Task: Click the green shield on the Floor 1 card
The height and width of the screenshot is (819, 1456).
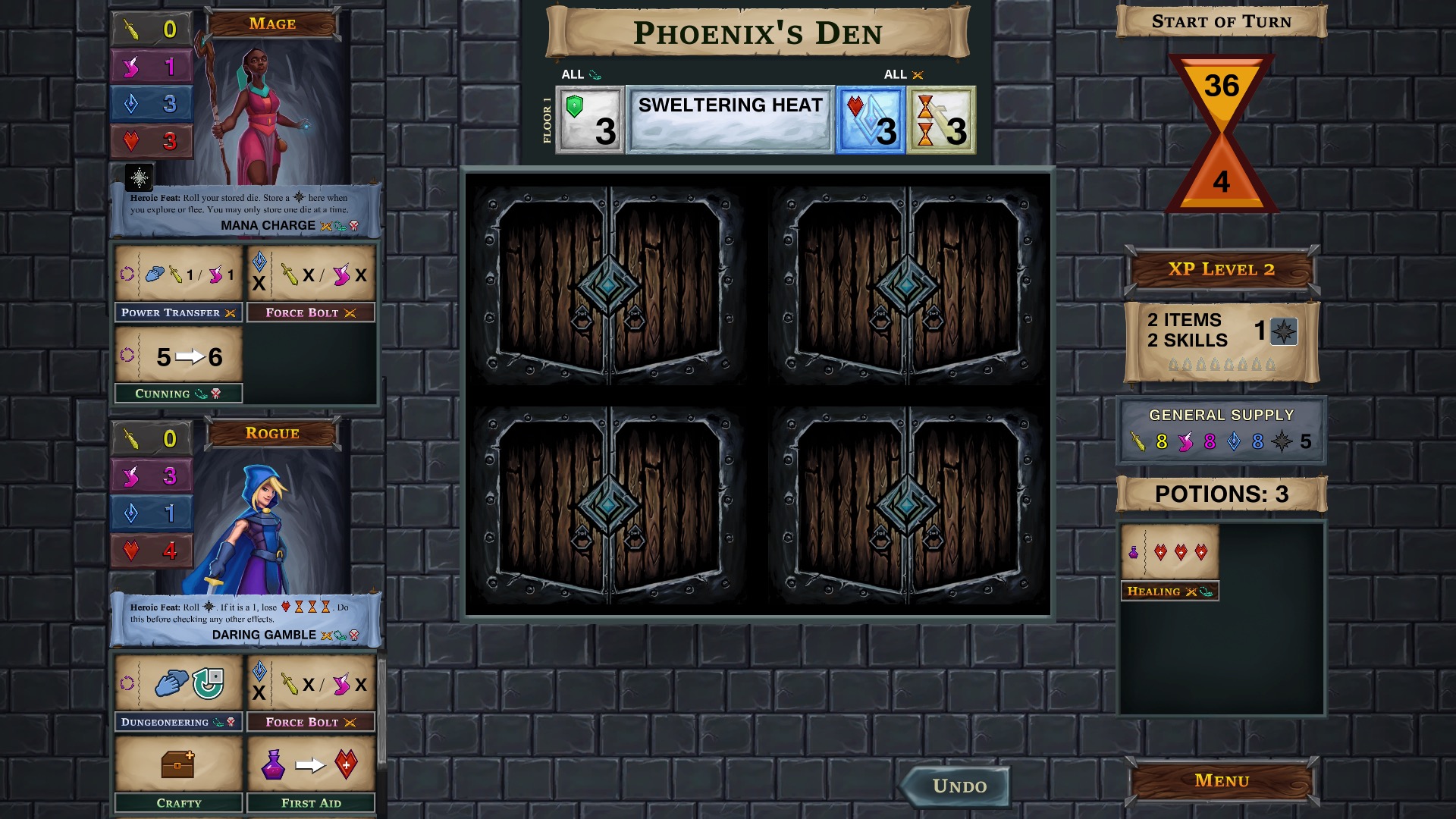Action: click(x=590, y=120)
